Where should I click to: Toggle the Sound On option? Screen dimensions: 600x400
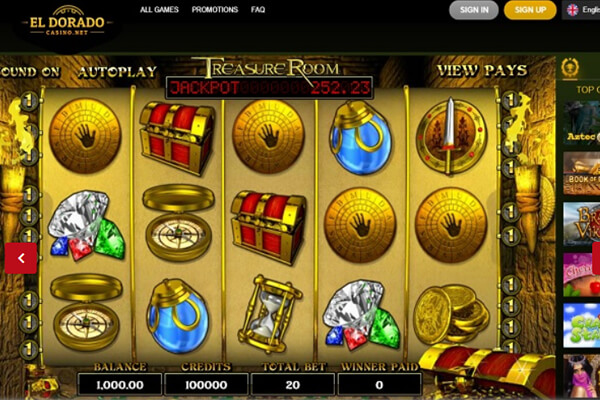point(30,72)
